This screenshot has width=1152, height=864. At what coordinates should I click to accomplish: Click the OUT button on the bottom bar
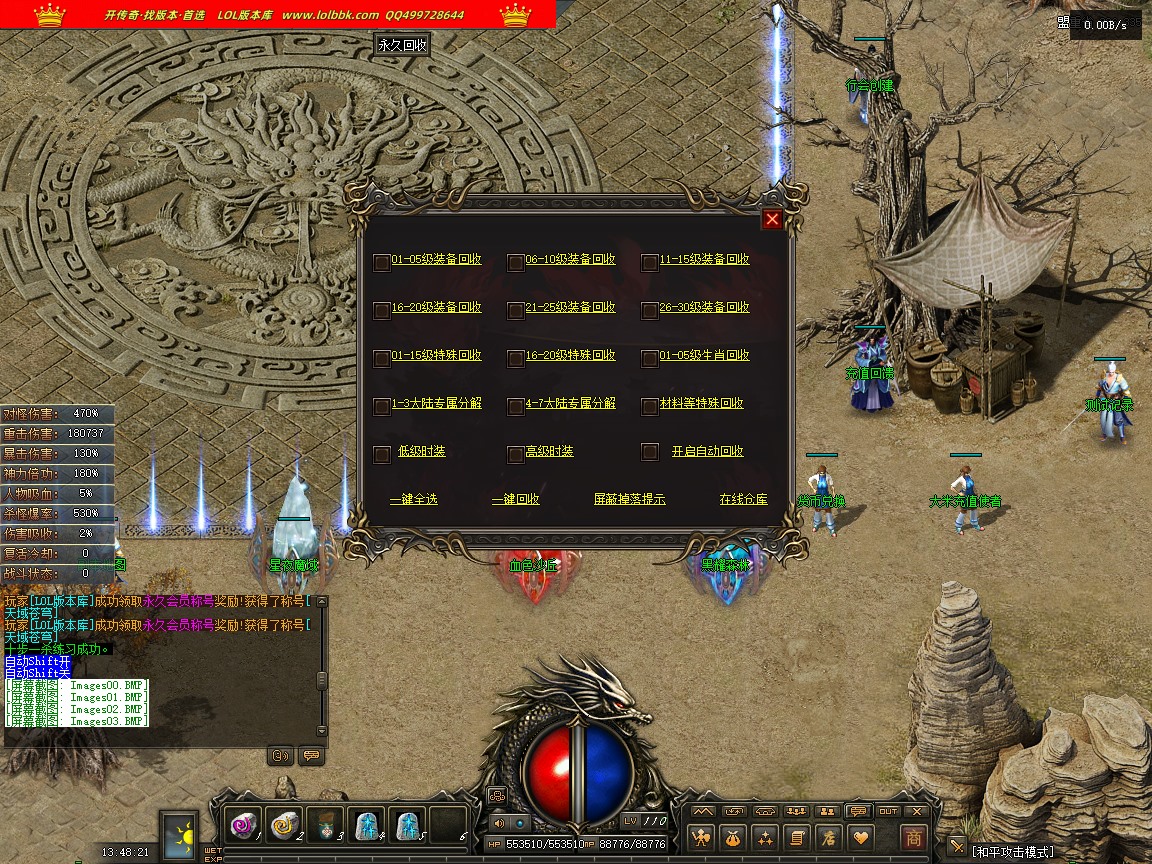click(x=888, y=811)
